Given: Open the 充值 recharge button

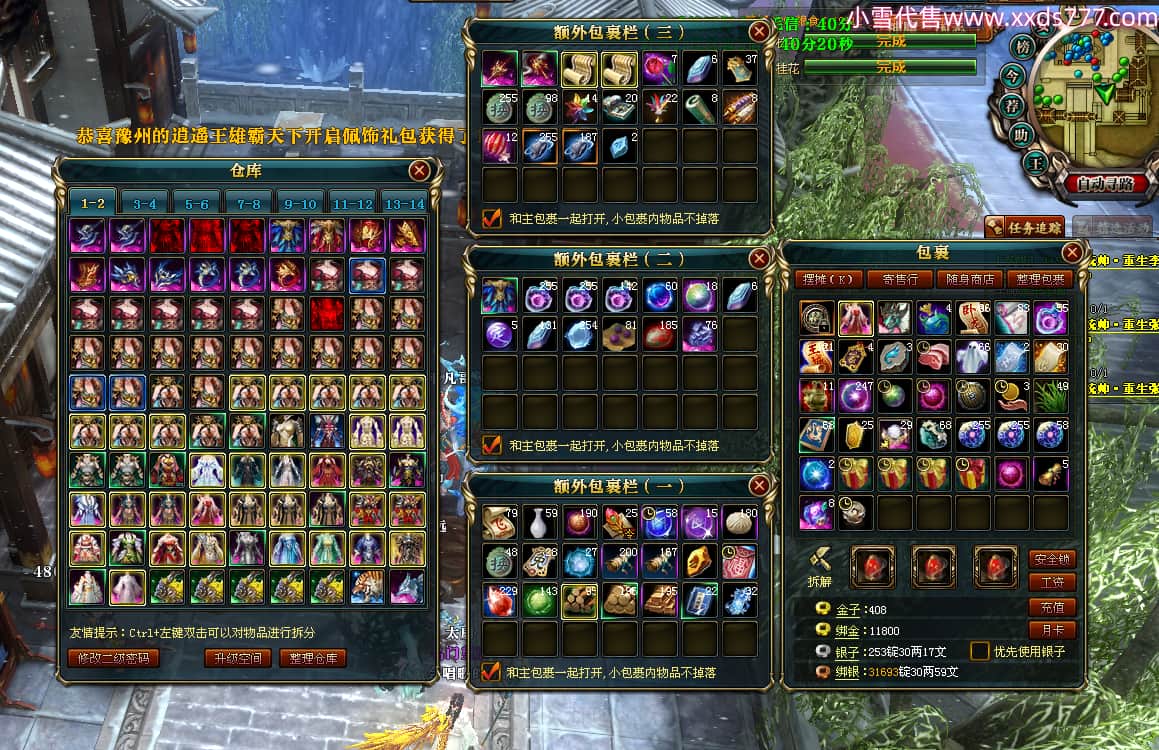Looking at the screenshot, I should tap(1052, 607).
